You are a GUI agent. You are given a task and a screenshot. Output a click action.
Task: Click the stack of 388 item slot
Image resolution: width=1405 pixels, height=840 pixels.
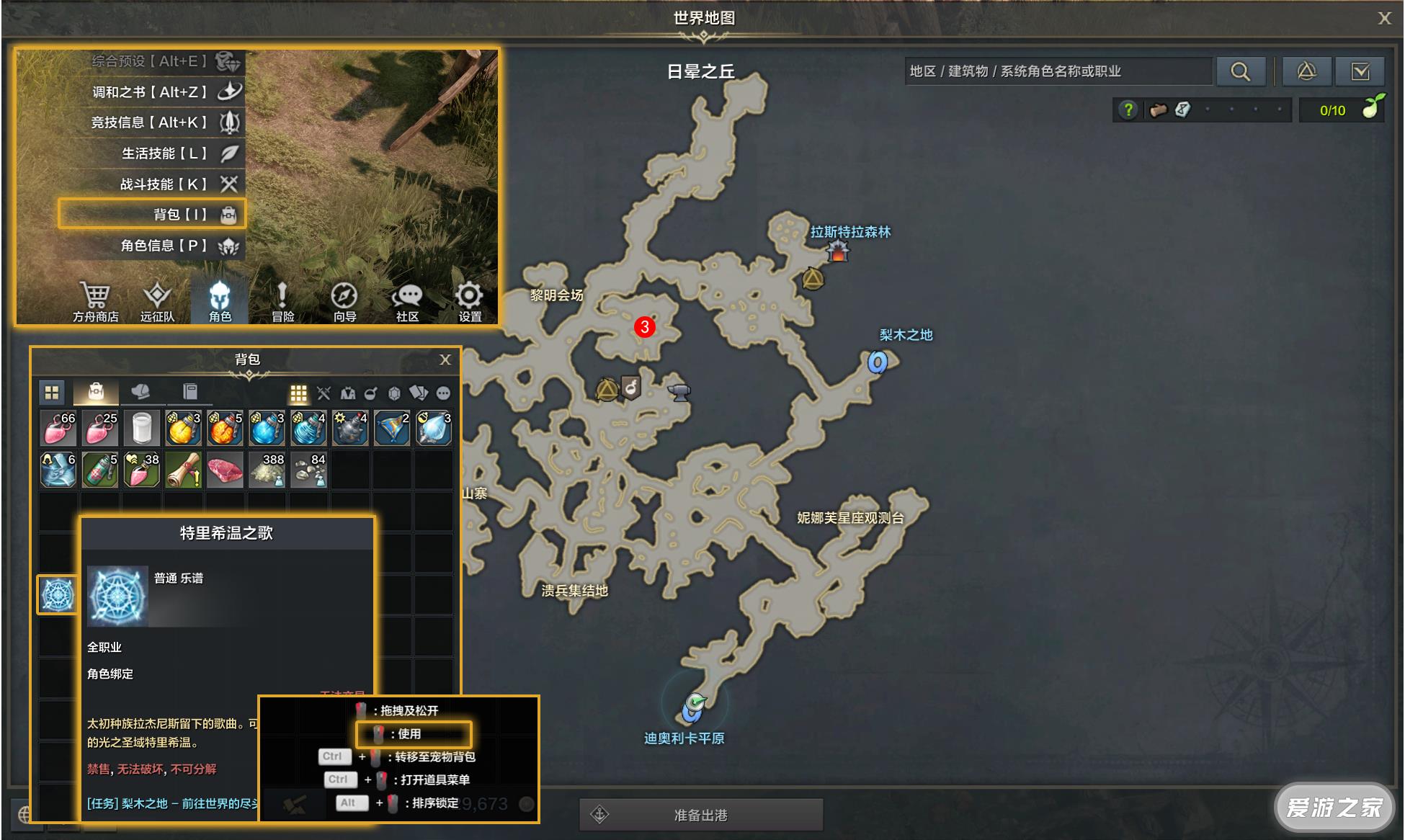click(x=267, y=470)
